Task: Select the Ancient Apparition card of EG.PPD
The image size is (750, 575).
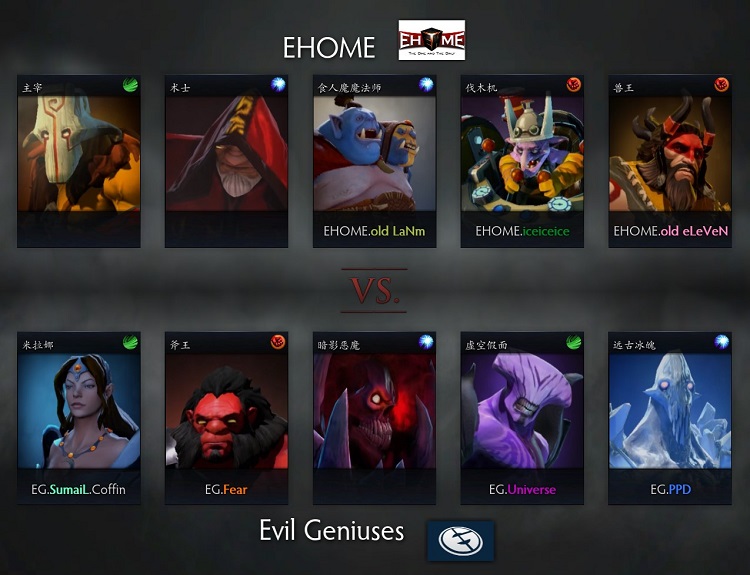Action: (670, 418)
